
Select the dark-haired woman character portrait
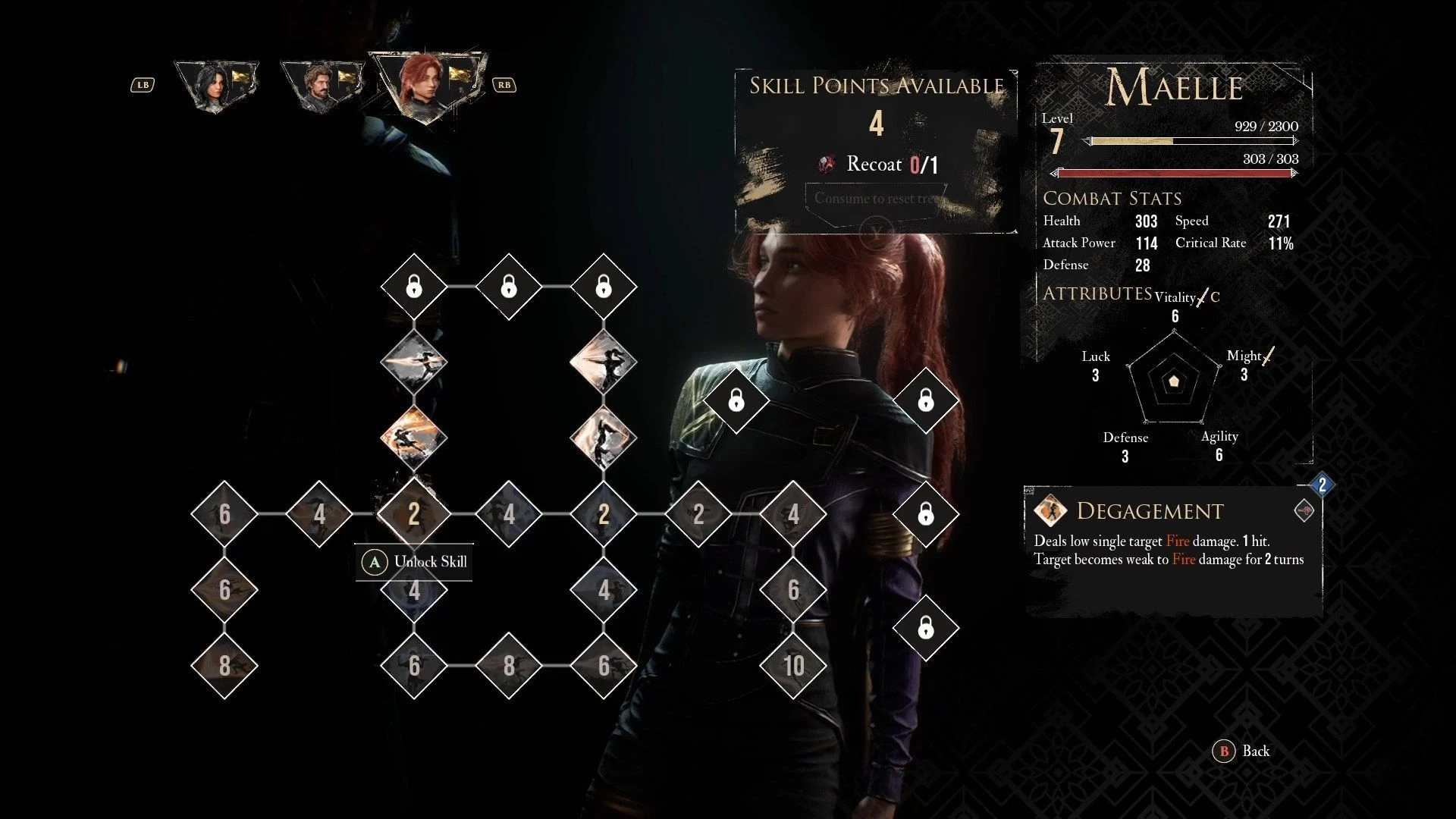[215, 86]
